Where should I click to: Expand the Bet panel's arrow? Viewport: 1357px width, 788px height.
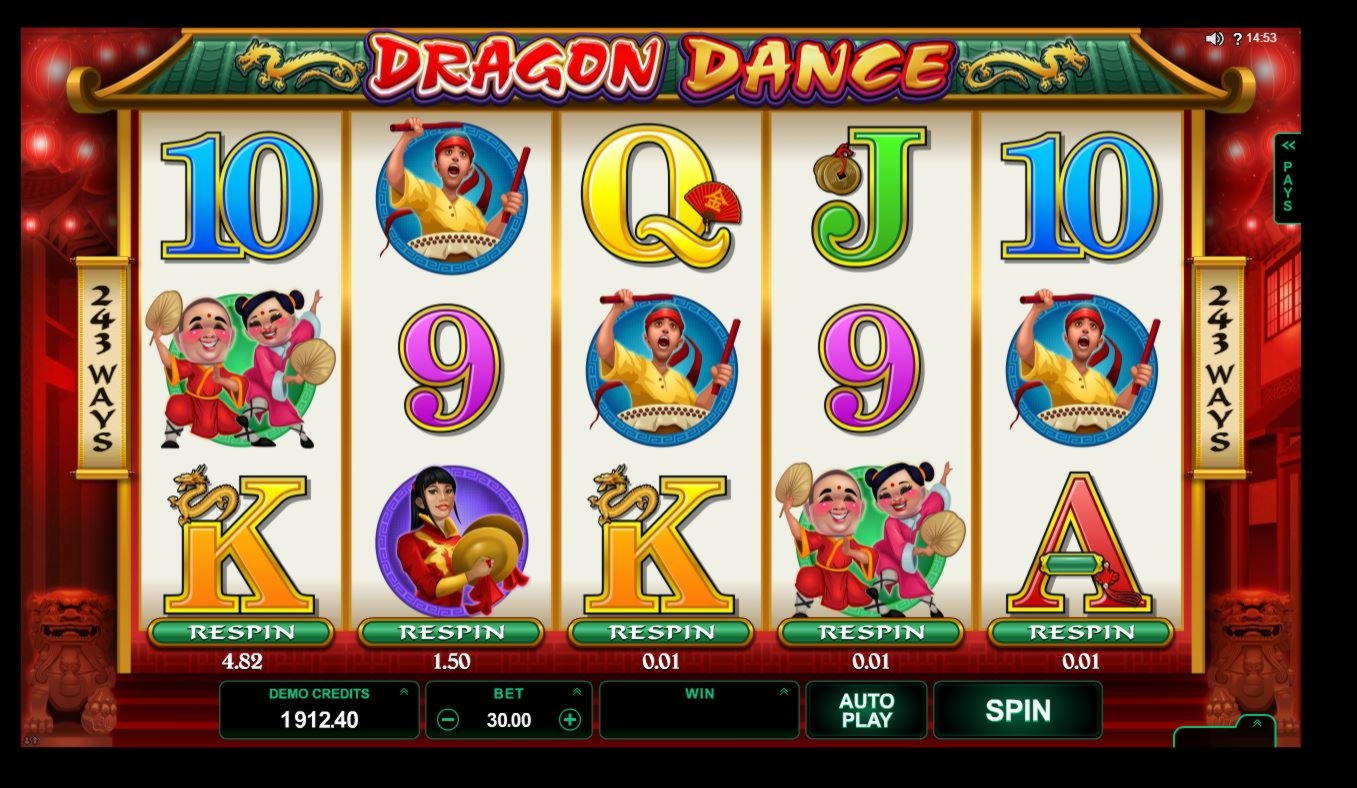[x=577, y=691]
